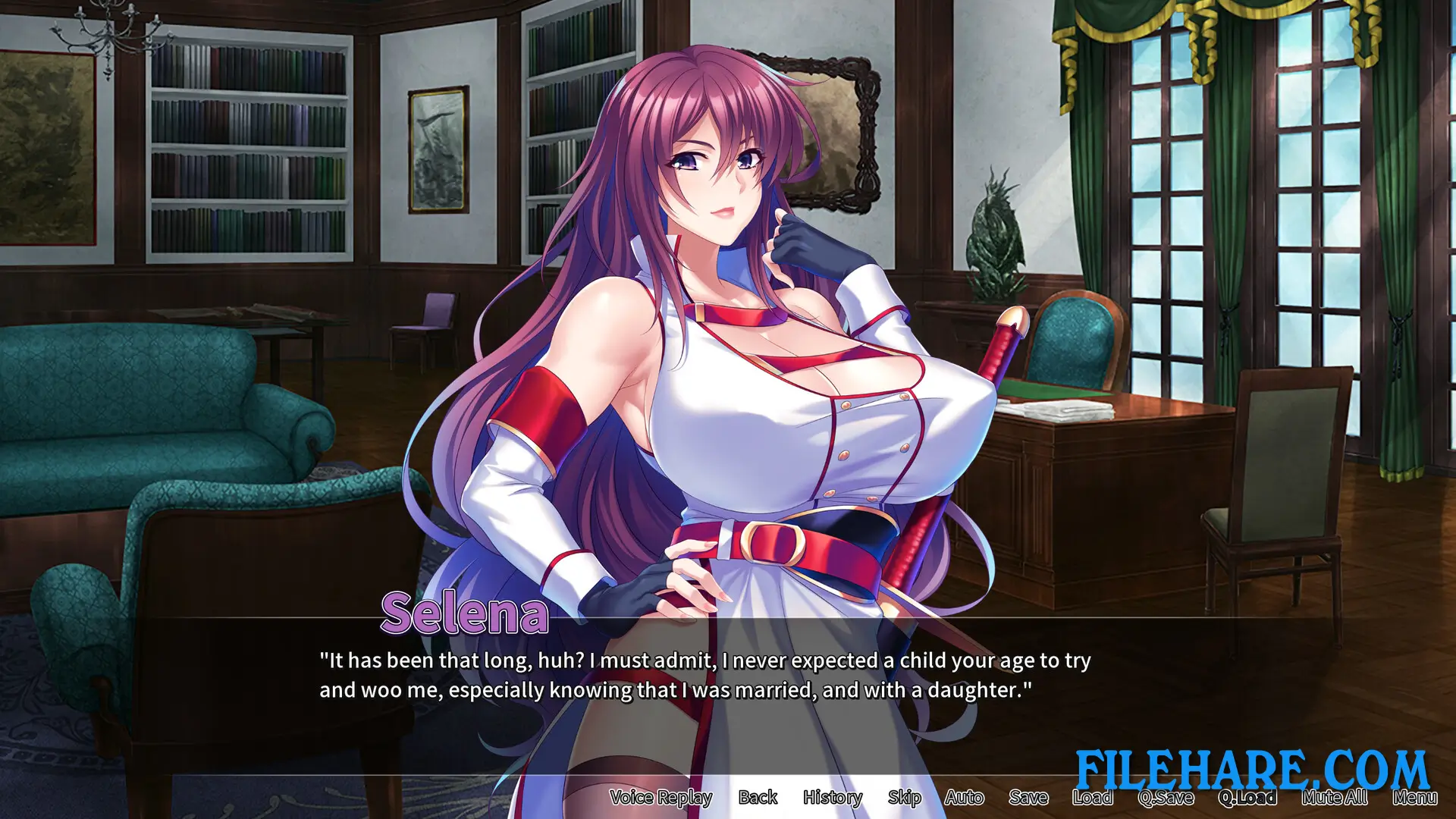Viewport: 1456px width, 819px height.
Task: Click the Skip label in the bottom bar
Action: (904, 798)
